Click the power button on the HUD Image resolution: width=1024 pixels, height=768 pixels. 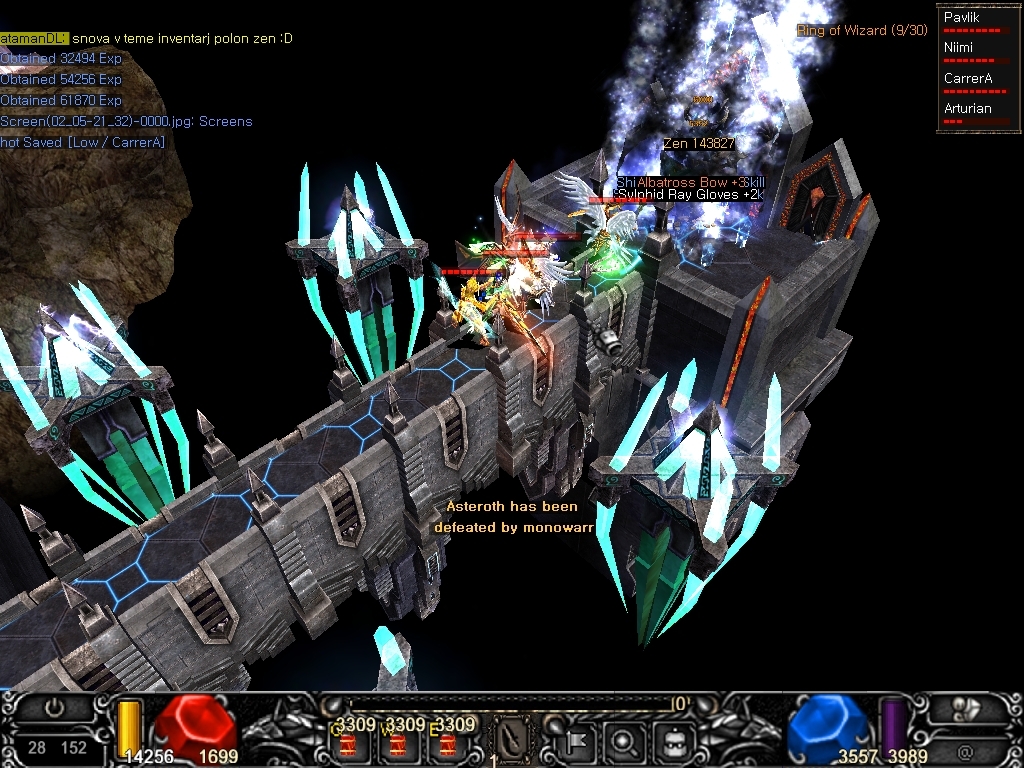53,708
